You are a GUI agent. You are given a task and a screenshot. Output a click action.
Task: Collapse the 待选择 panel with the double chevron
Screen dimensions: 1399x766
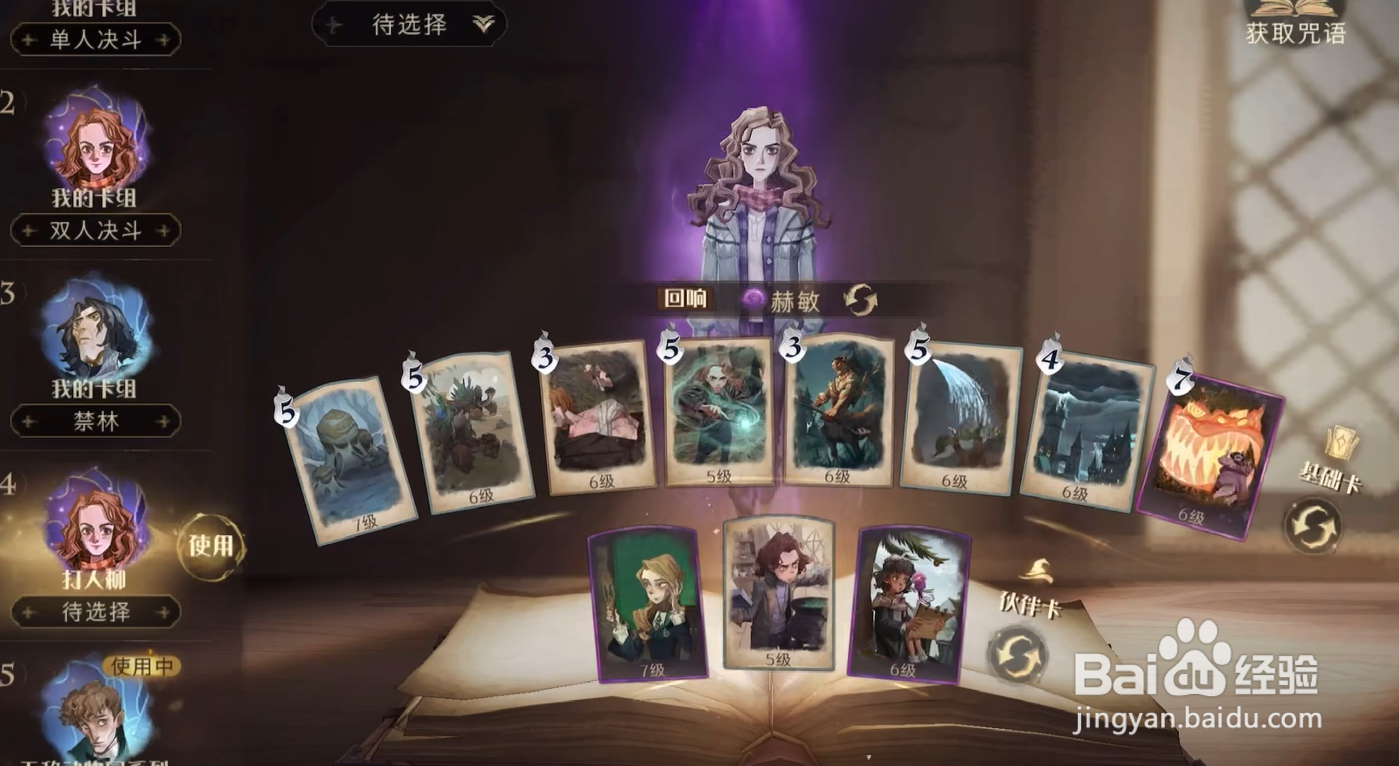tap(482, 22)
